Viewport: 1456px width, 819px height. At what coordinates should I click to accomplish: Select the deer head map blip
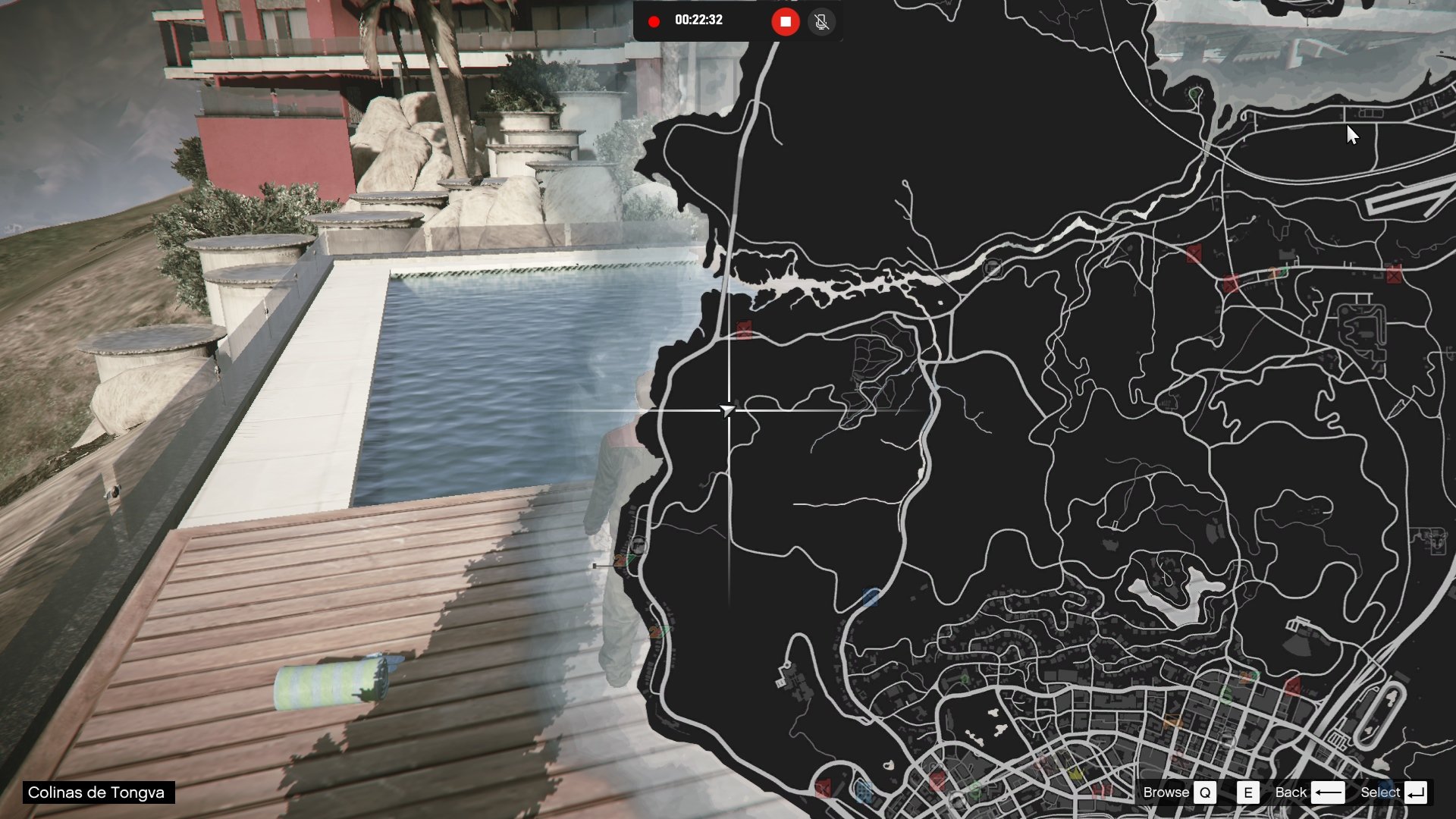1436,540
